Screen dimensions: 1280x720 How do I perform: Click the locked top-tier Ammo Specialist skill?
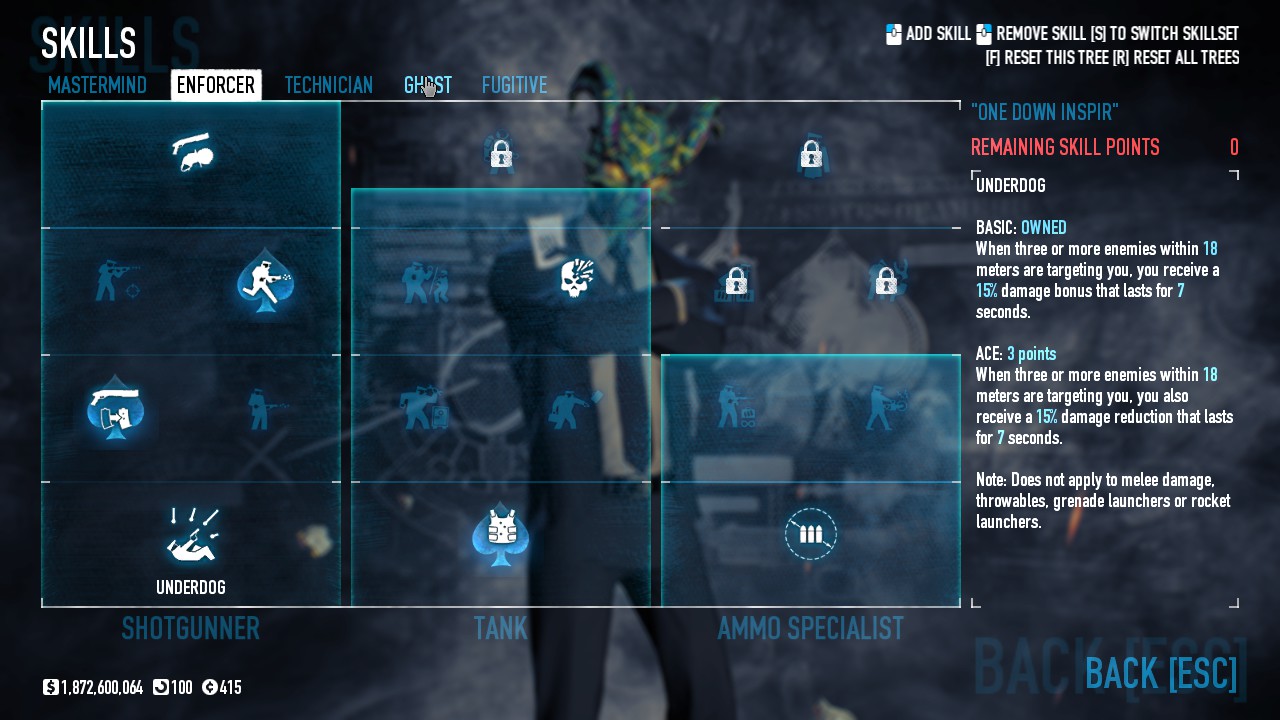tap(811, 154)
